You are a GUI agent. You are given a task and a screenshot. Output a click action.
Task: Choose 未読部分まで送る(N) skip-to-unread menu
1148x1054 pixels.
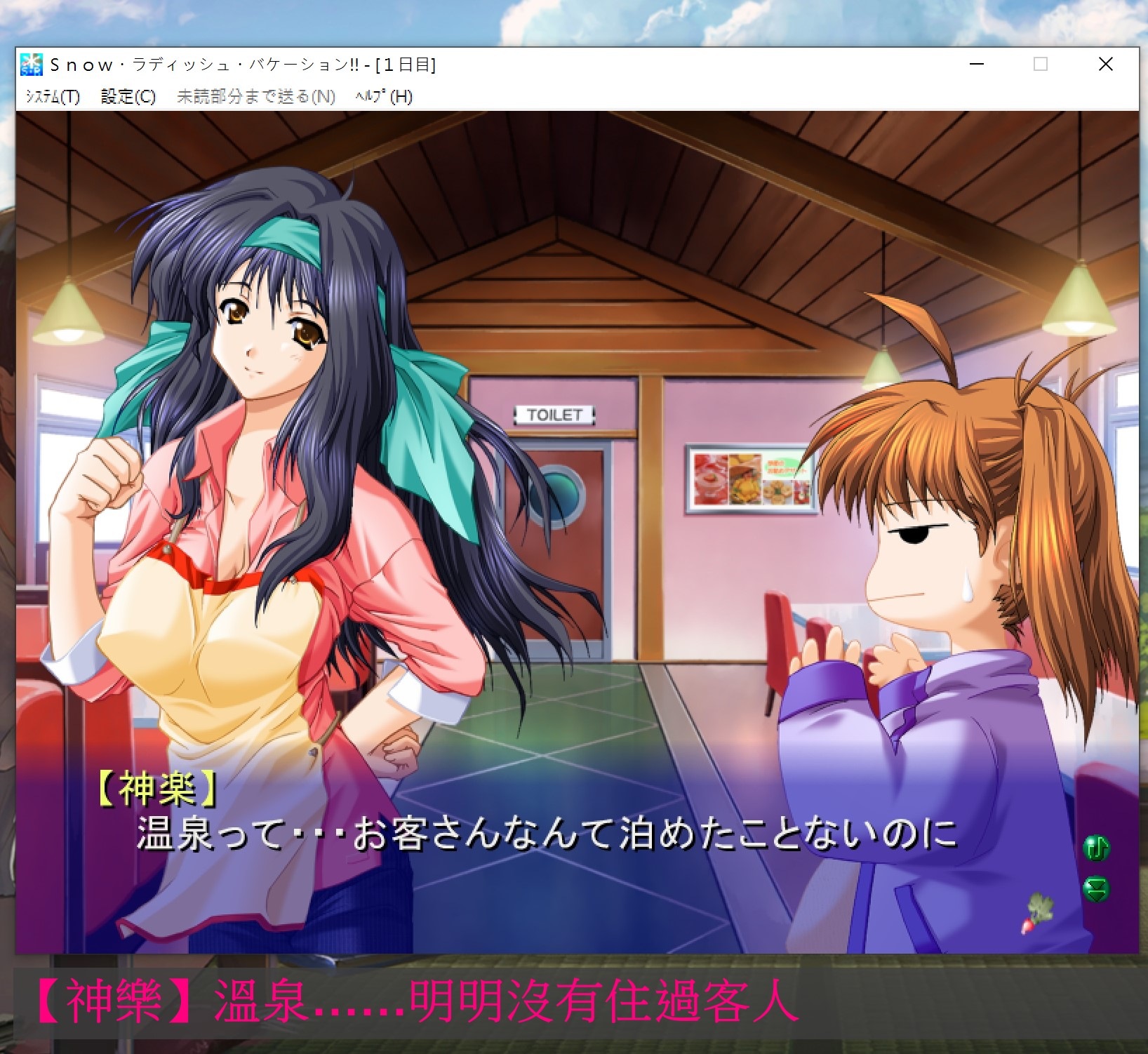255,96
